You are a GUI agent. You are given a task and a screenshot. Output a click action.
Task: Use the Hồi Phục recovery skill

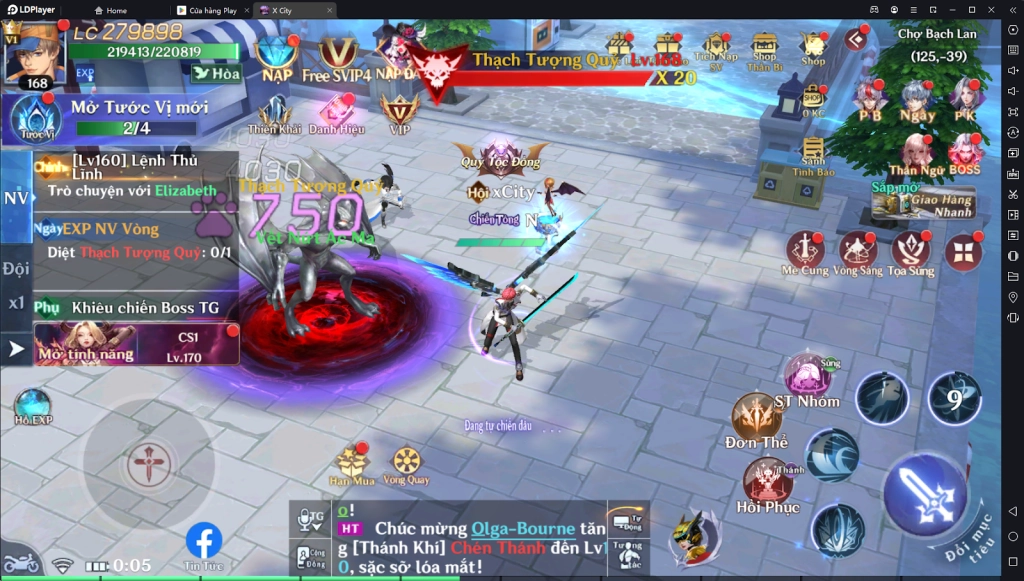point(768,484)
